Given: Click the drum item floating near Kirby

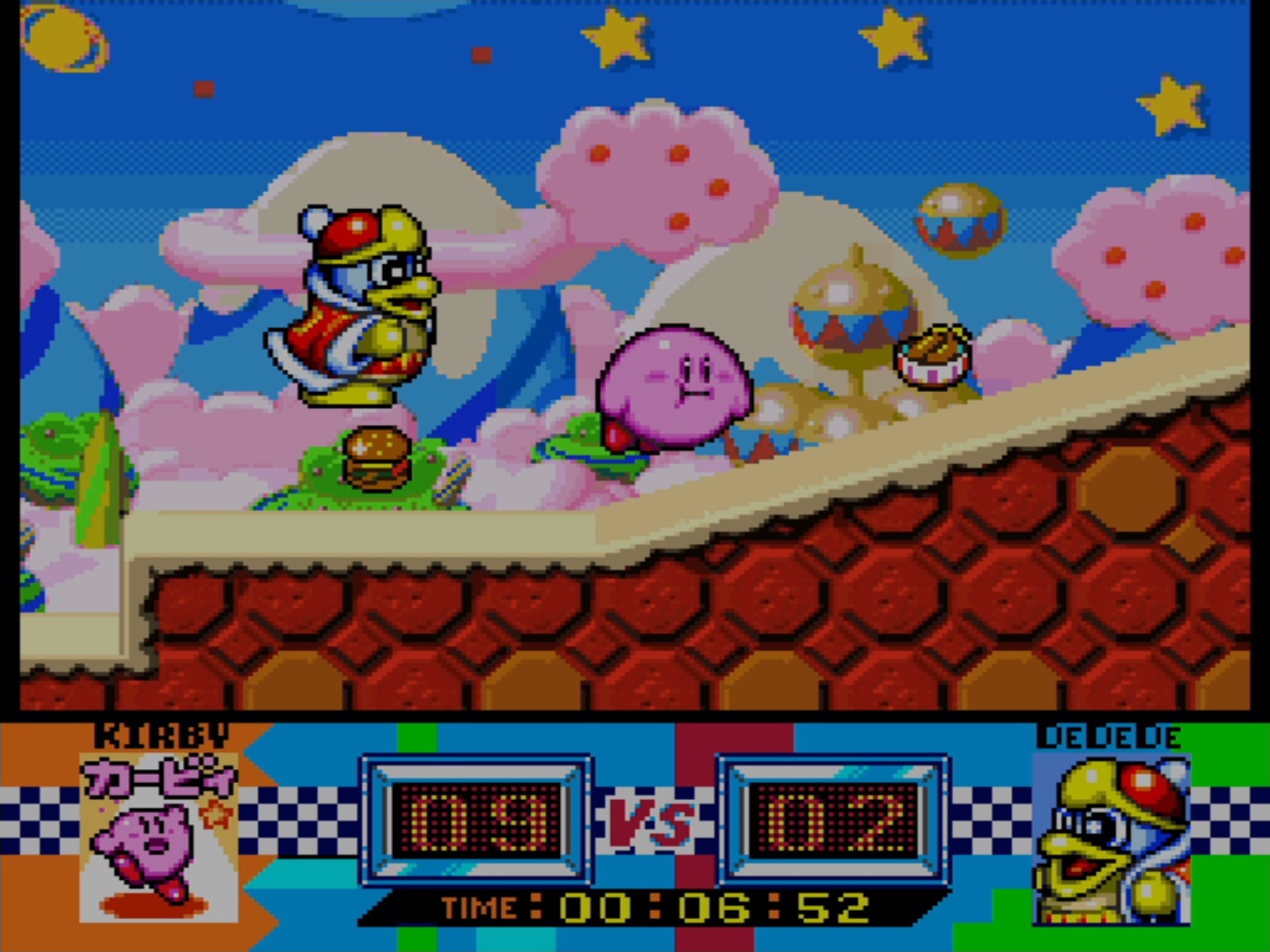Looking at the screenshot, I should pos(935,359).
